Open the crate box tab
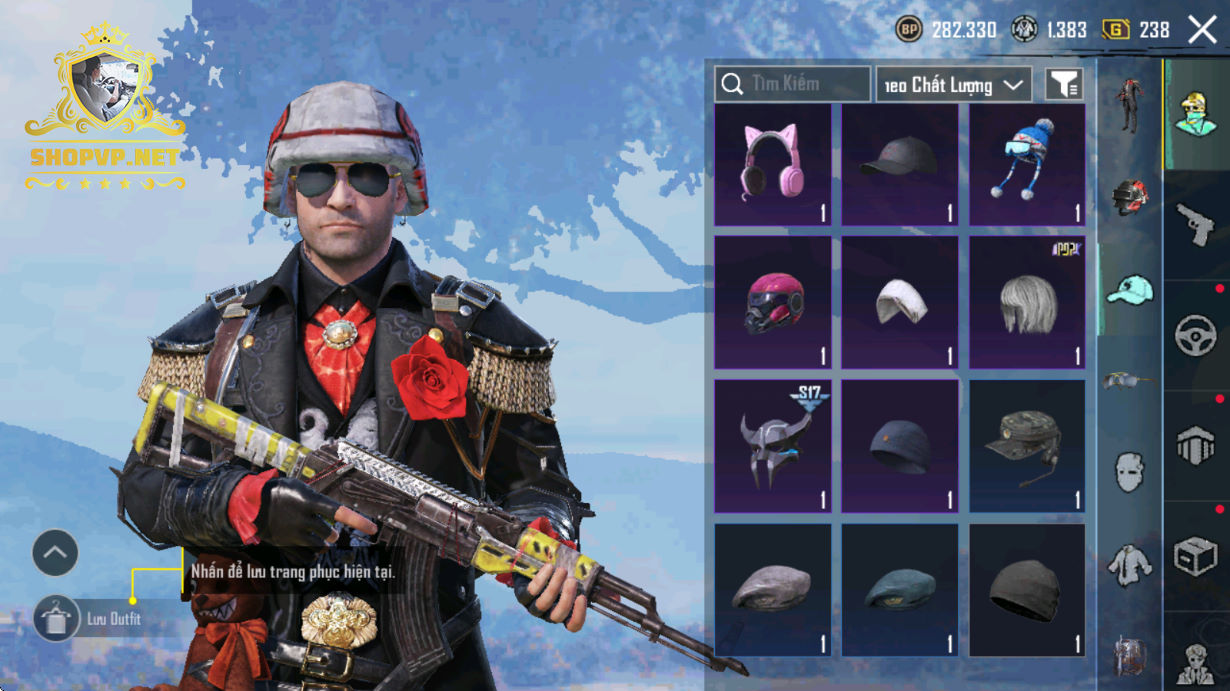The image size is (1230, 691). coord(1196,556)
